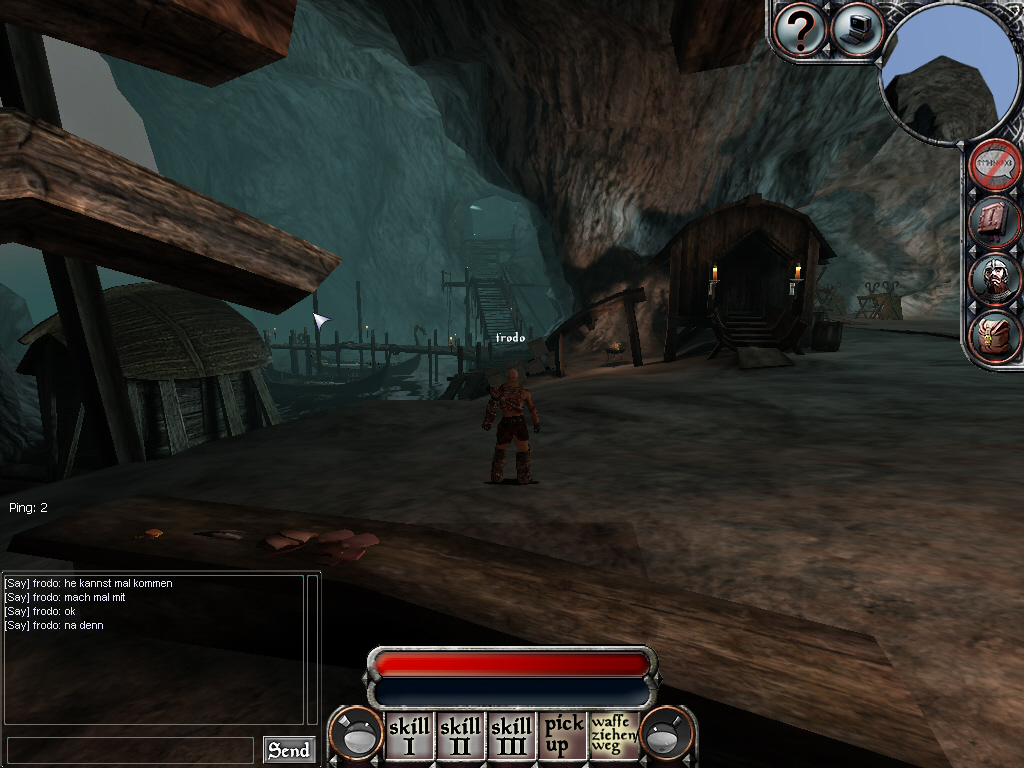Select the chat log message window
1024x768 pixels.
click(153, 648)
